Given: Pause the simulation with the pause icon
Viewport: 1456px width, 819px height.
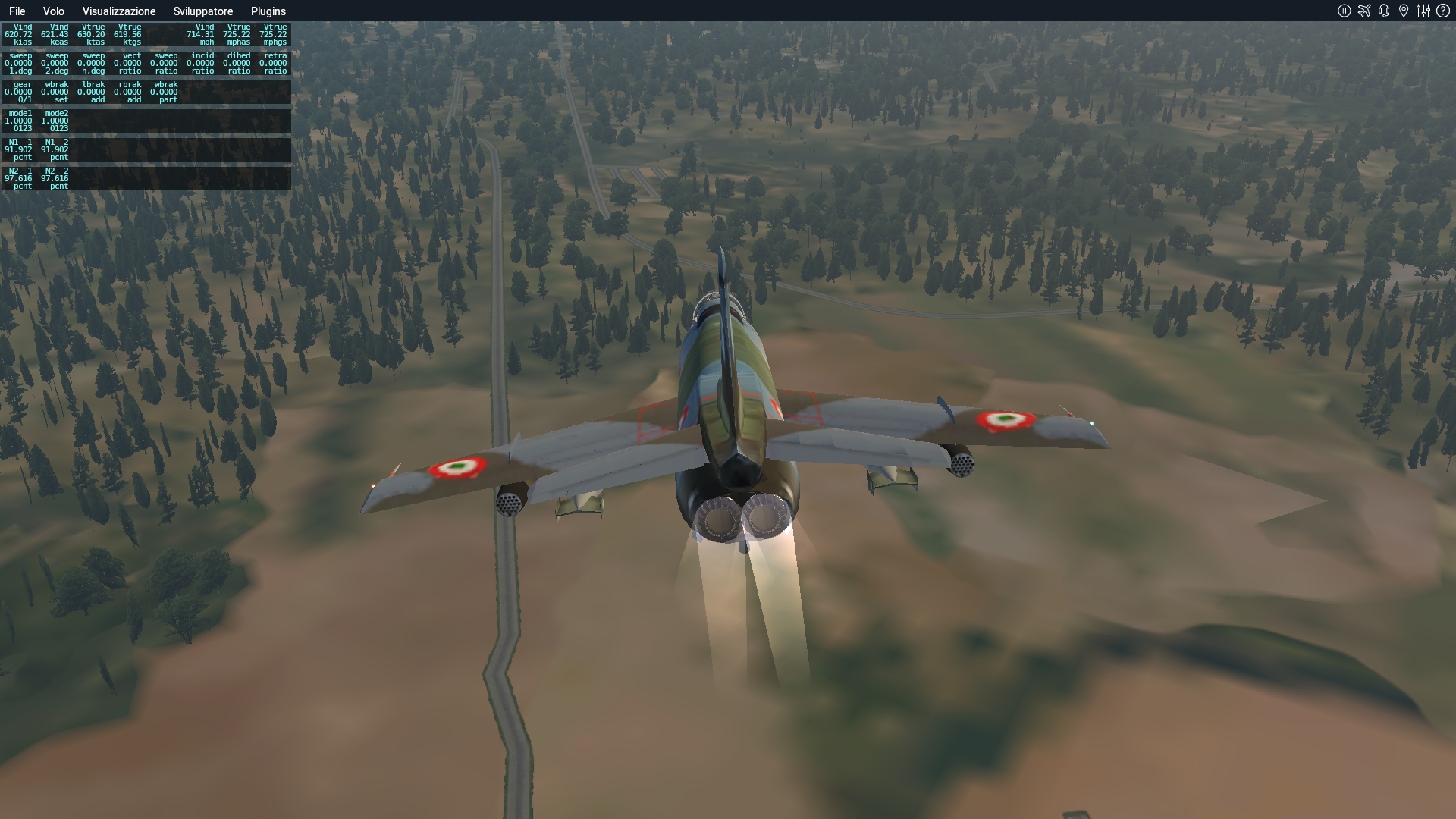Looking at the screenshot, I should pyautogui.click(x=1344, y=11).
